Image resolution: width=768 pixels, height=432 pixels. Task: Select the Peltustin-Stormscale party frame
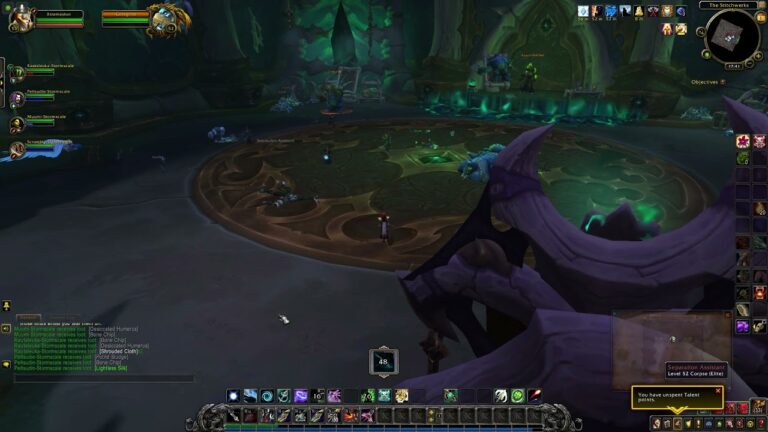point(17,99)
